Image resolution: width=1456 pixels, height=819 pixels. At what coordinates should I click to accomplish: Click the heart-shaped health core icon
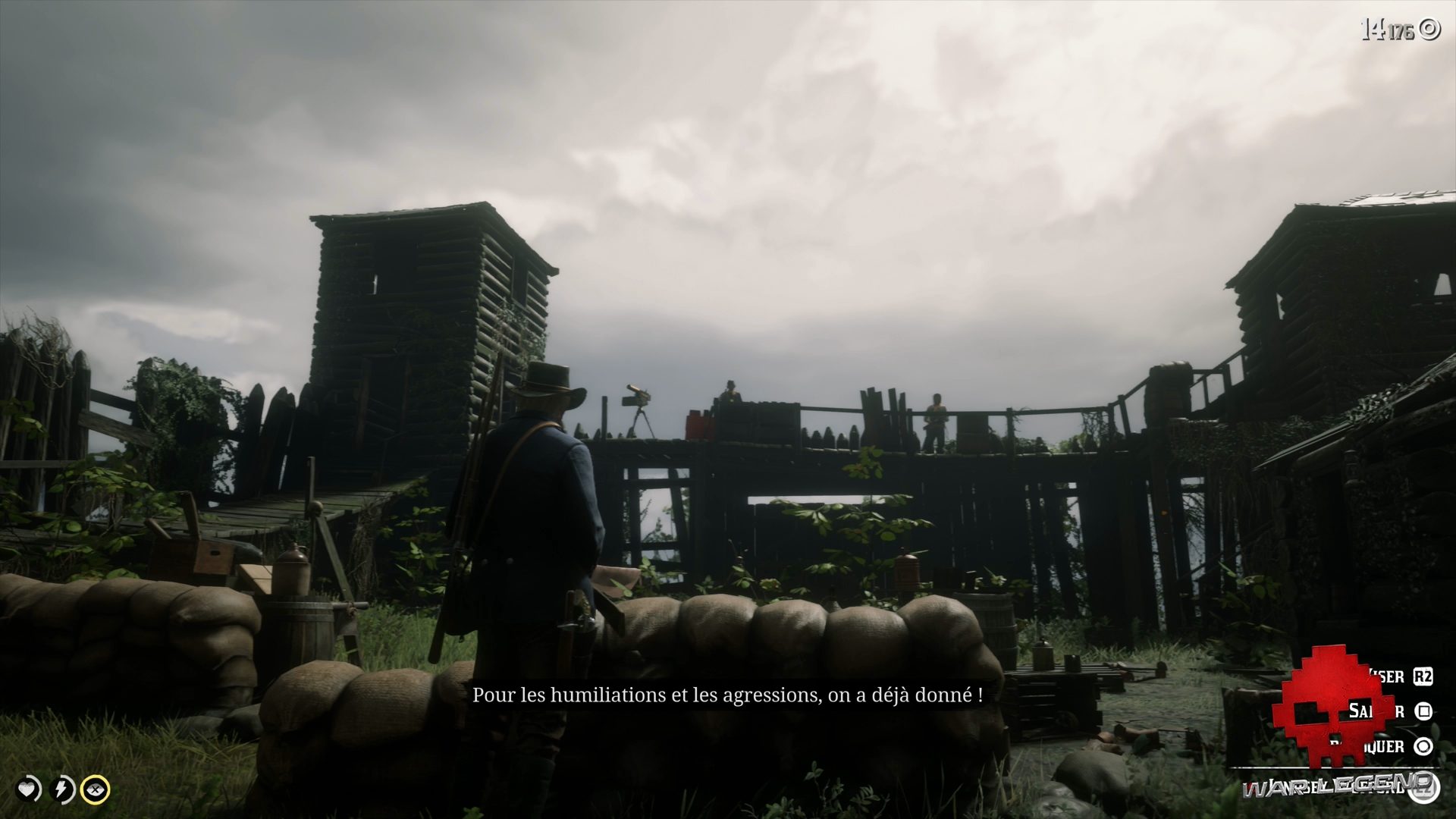26,789
